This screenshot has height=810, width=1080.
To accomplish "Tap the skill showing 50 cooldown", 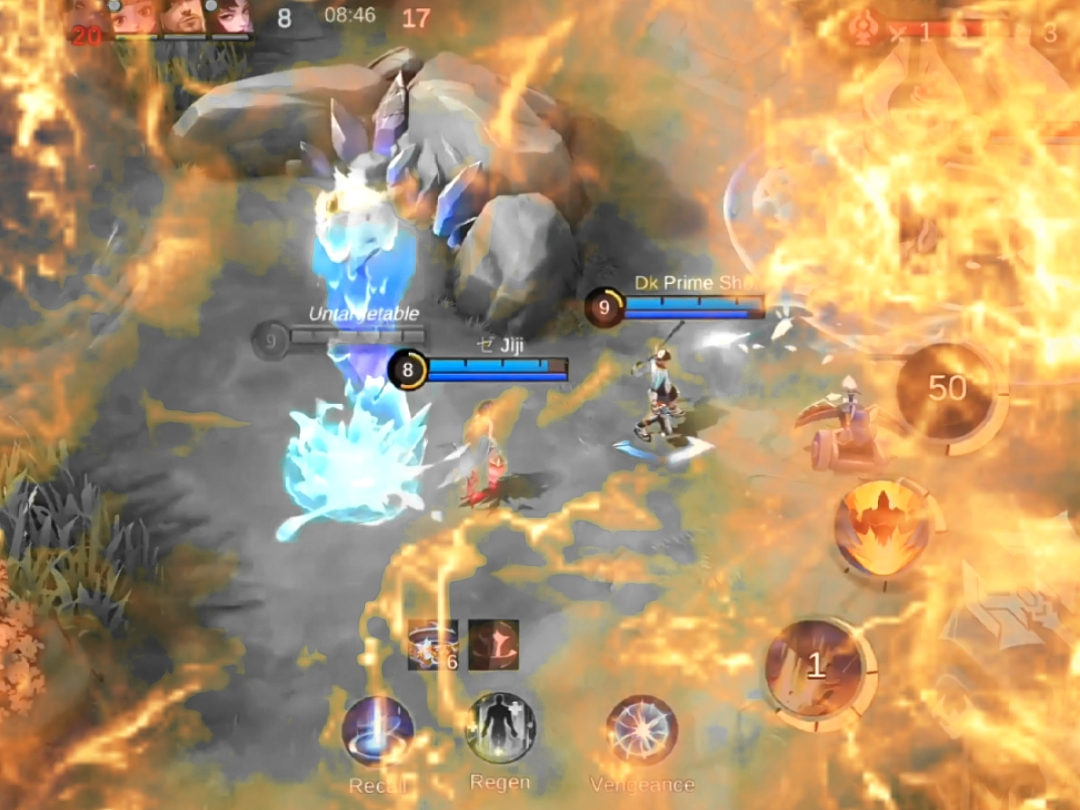I will click(x=947, y=390).
